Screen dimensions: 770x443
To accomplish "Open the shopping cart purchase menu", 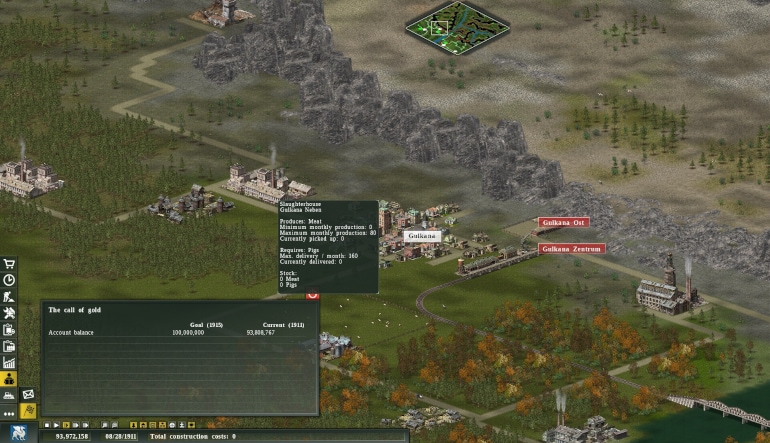I will (9, 265).
